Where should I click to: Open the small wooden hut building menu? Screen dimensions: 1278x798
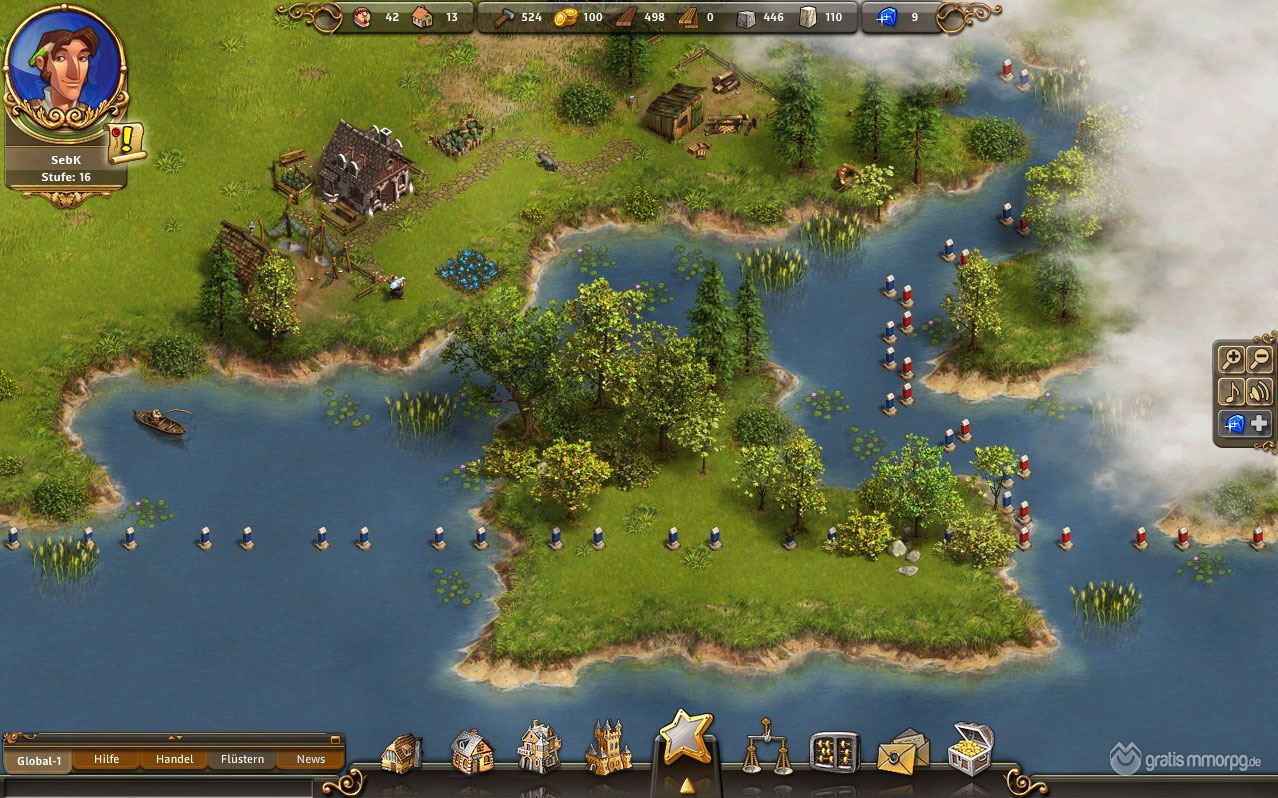click(402, 752)
